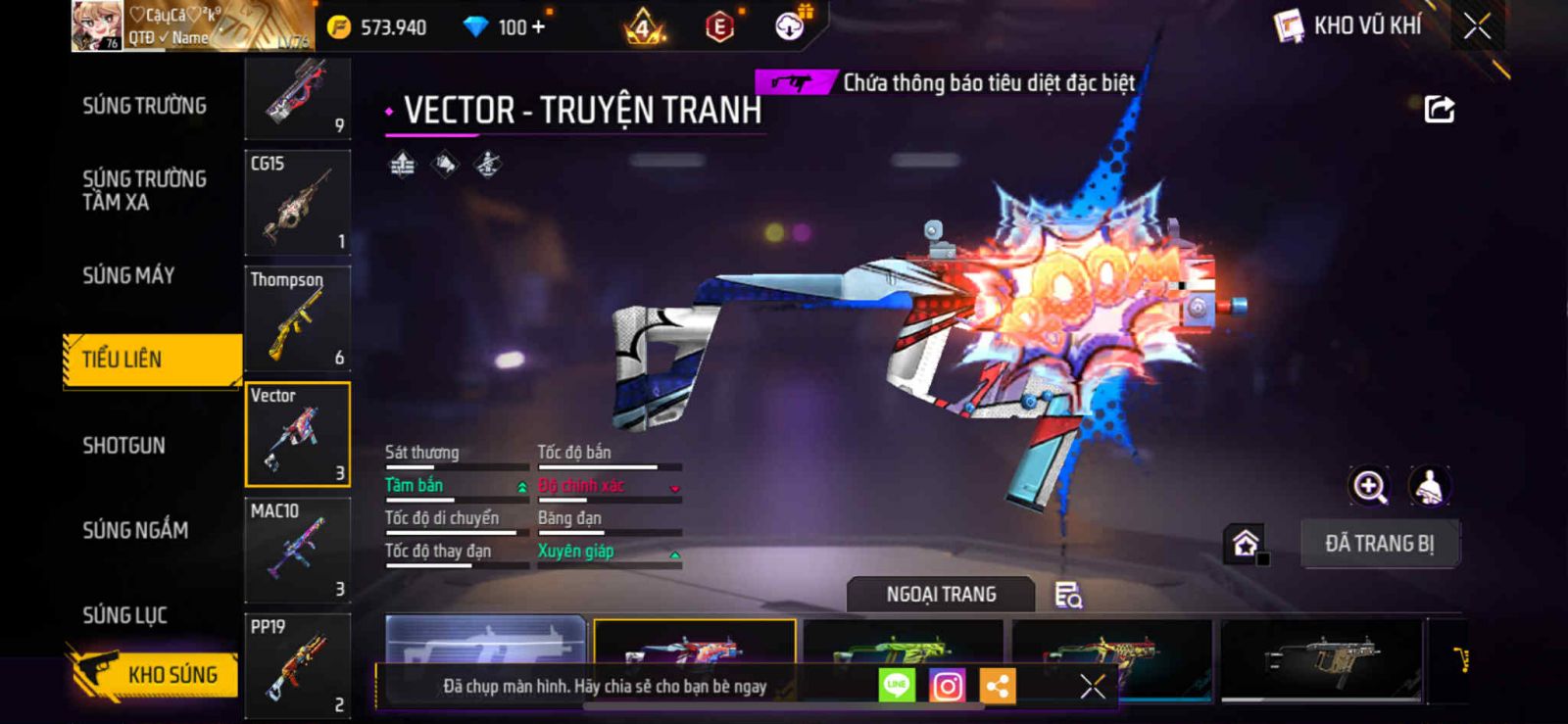Open the Ngoại Trang skins tab
Image resolution: width=1568 pixels, height=724 pixels.
point(941,595)
